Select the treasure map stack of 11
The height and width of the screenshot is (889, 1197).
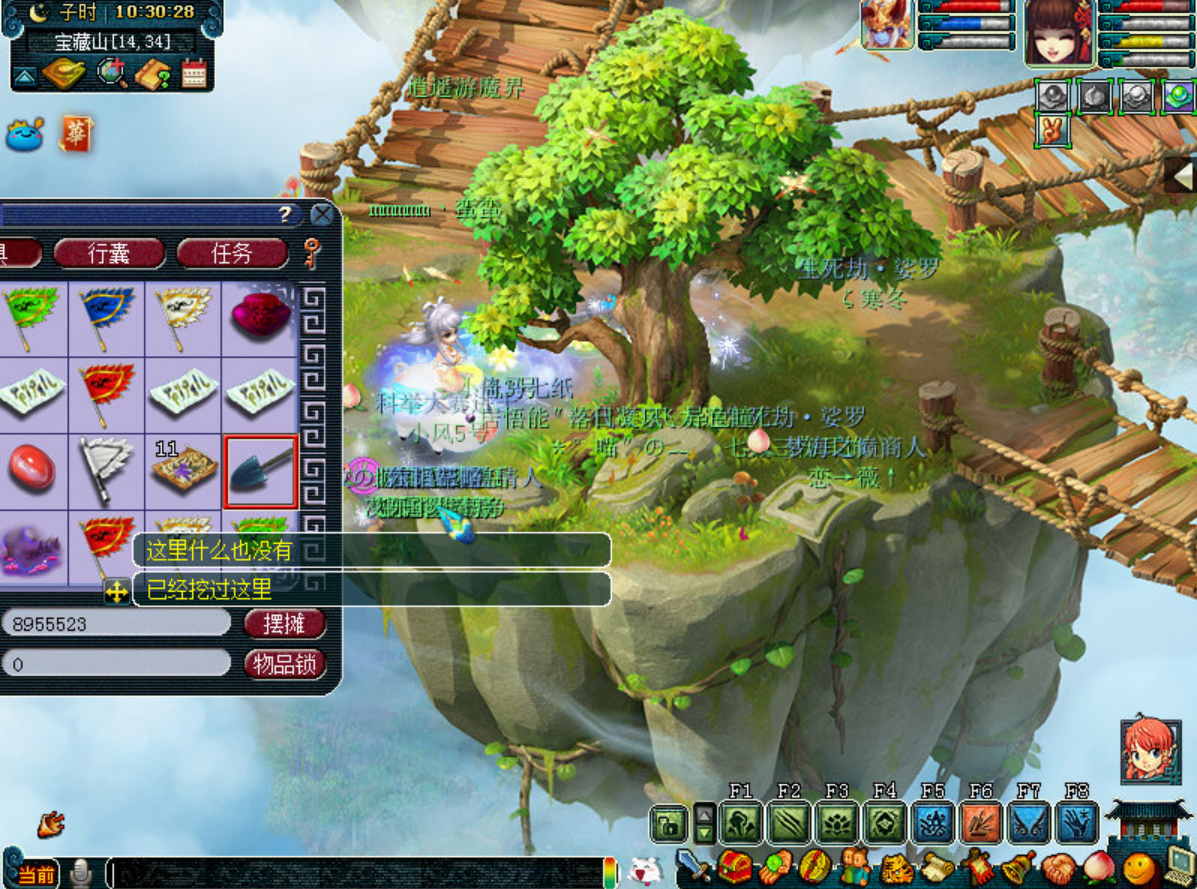click(x=184, y=469)
